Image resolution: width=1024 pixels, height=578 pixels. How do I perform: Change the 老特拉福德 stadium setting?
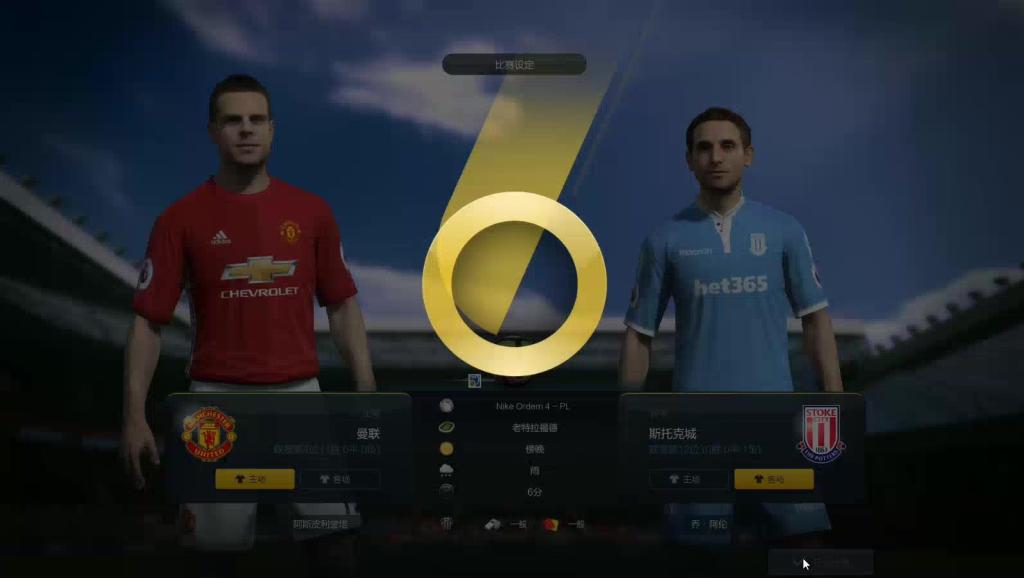tap(533, 427)
